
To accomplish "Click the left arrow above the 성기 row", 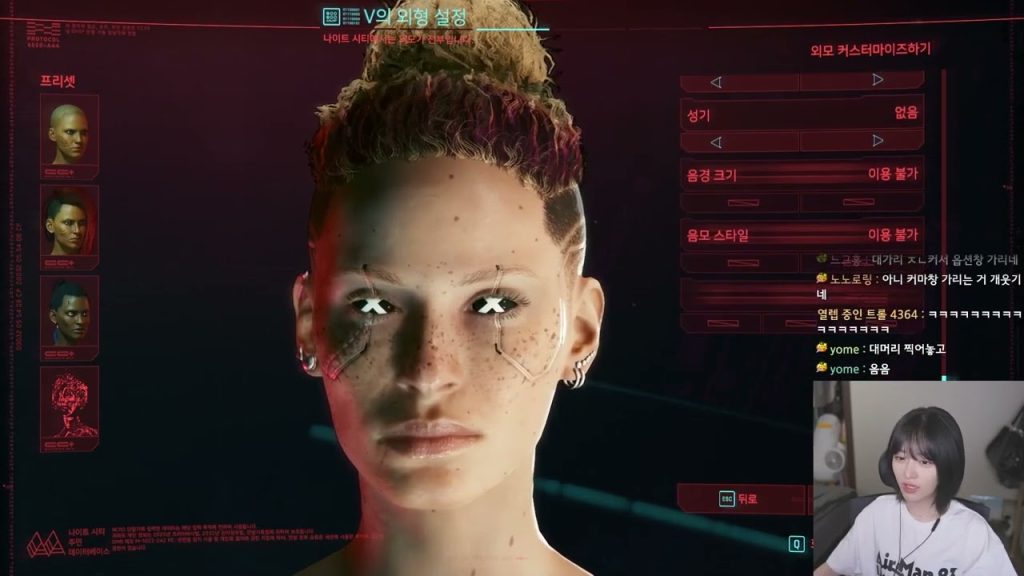I will pyautogui.click(x=715, y=81).
